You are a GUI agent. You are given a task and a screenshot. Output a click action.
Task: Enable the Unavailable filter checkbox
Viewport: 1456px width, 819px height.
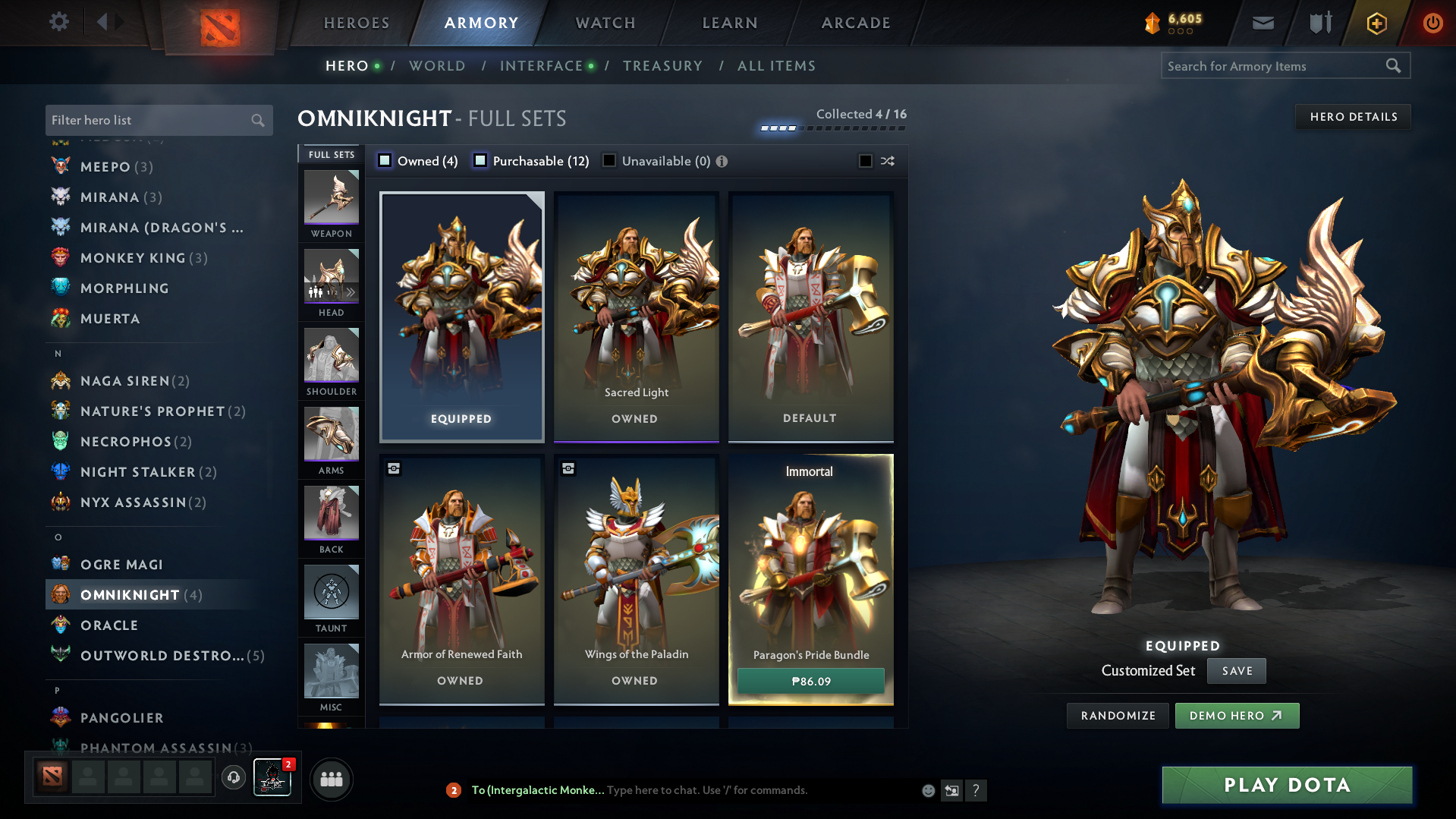coord(609,161)
